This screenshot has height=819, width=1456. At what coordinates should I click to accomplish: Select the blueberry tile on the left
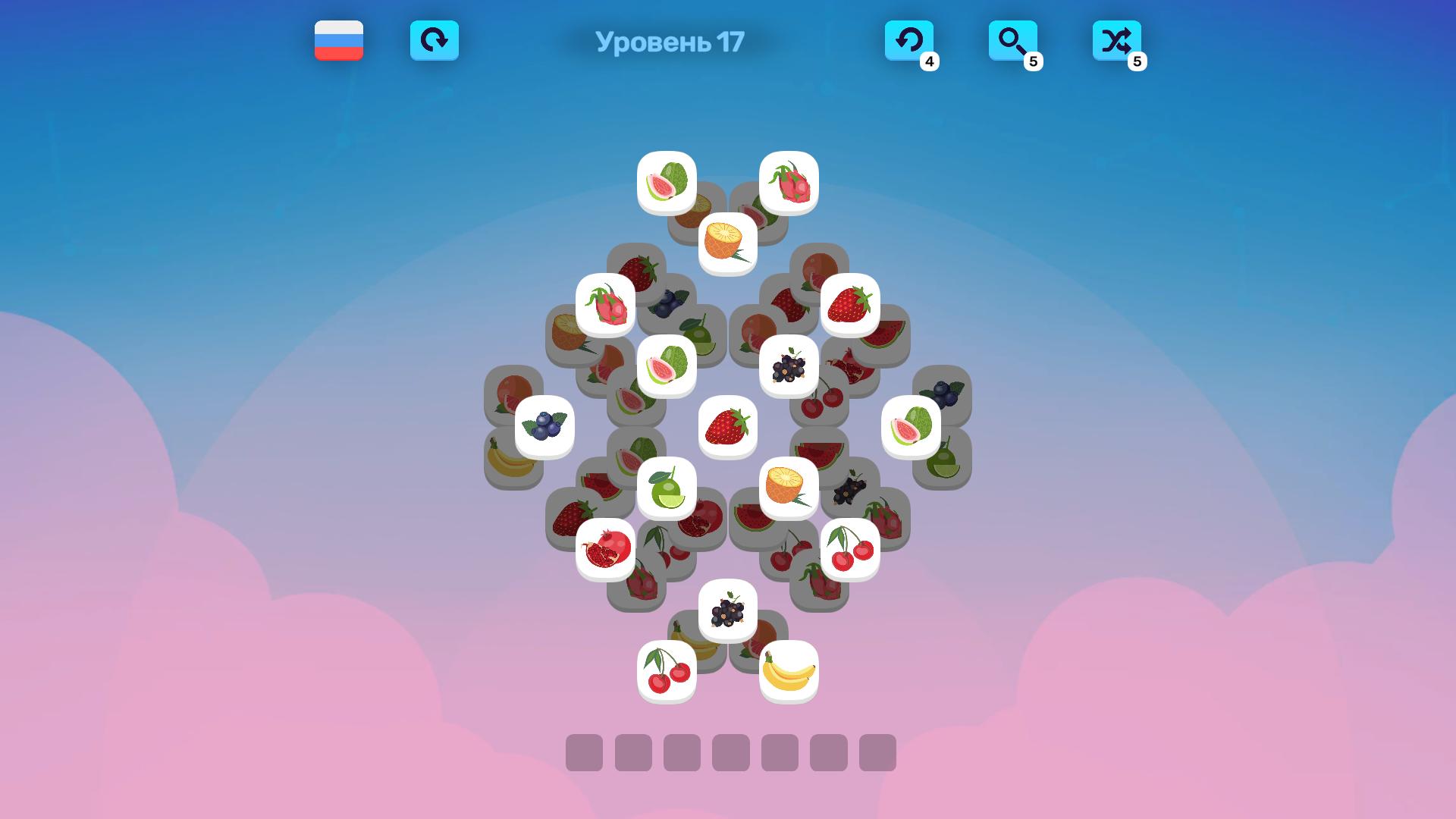(546, 426)
